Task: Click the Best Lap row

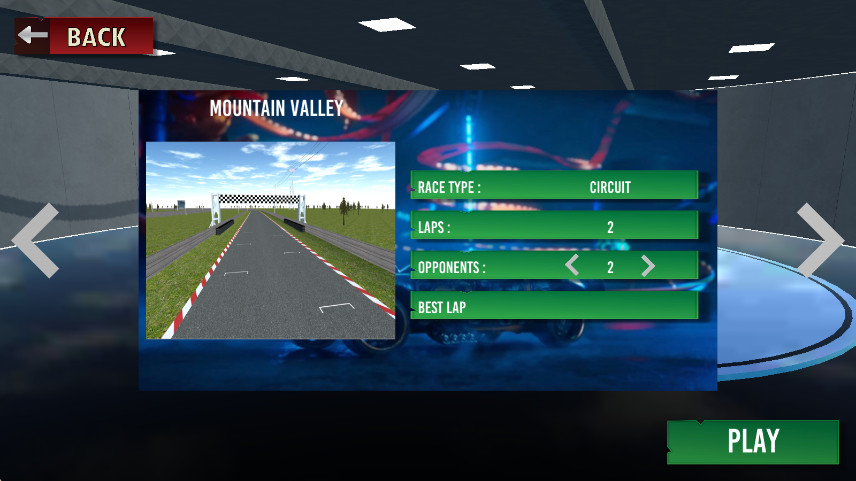Action: click(553, 306)
